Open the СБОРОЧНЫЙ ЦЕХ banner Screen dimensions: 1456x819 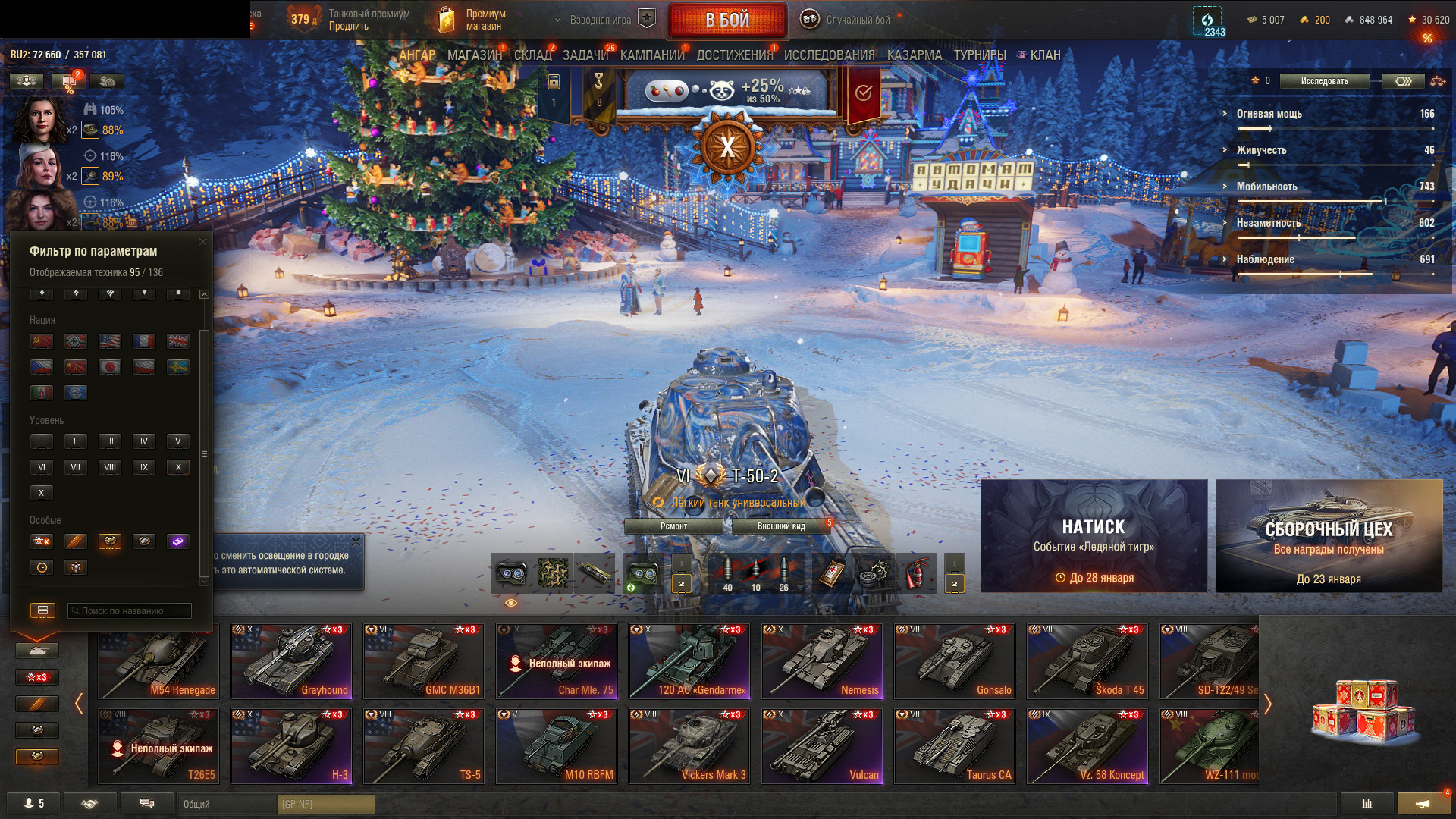(1329, 535)
